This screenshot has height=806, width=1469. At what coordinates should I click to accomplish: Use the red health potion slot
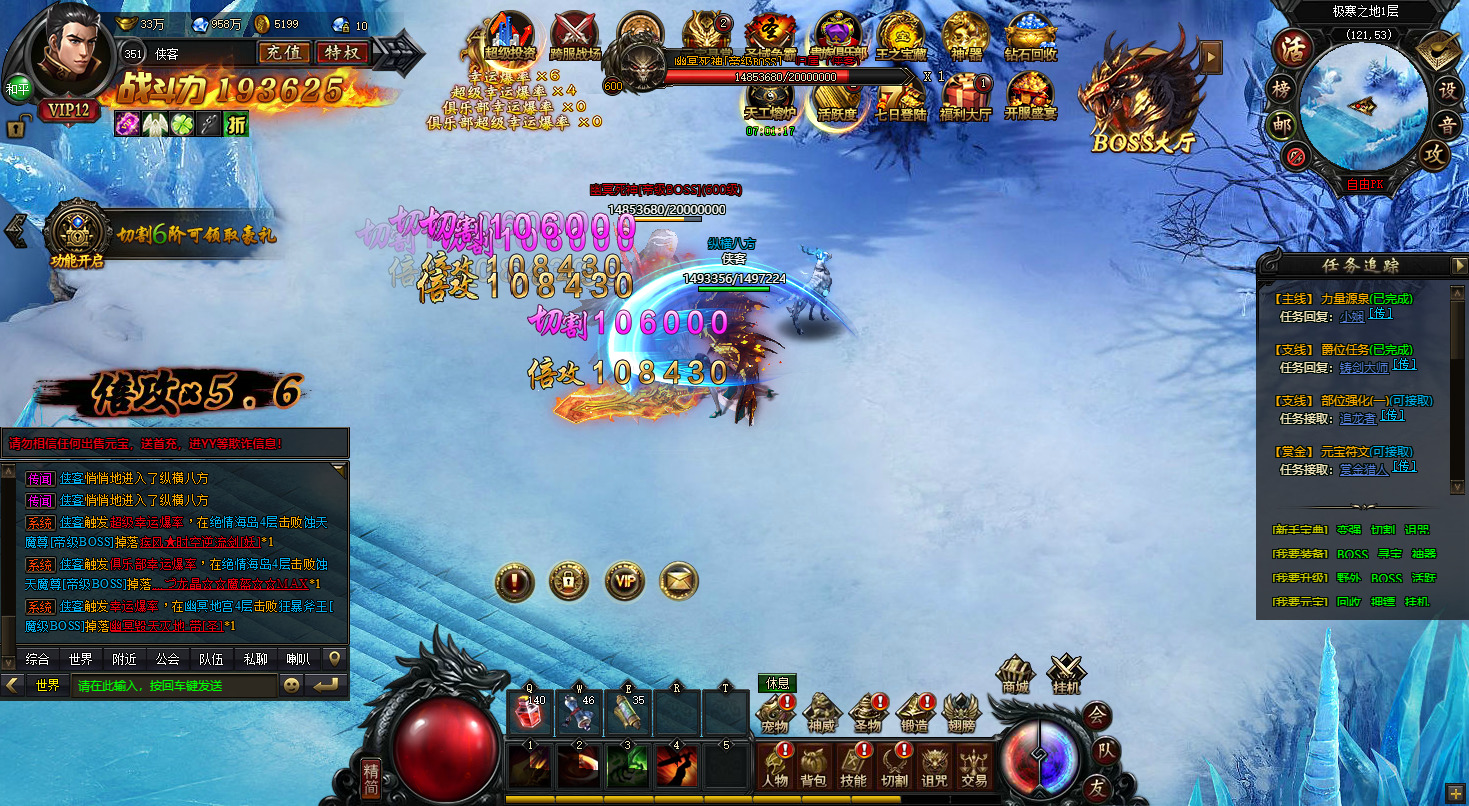point(531,712)
